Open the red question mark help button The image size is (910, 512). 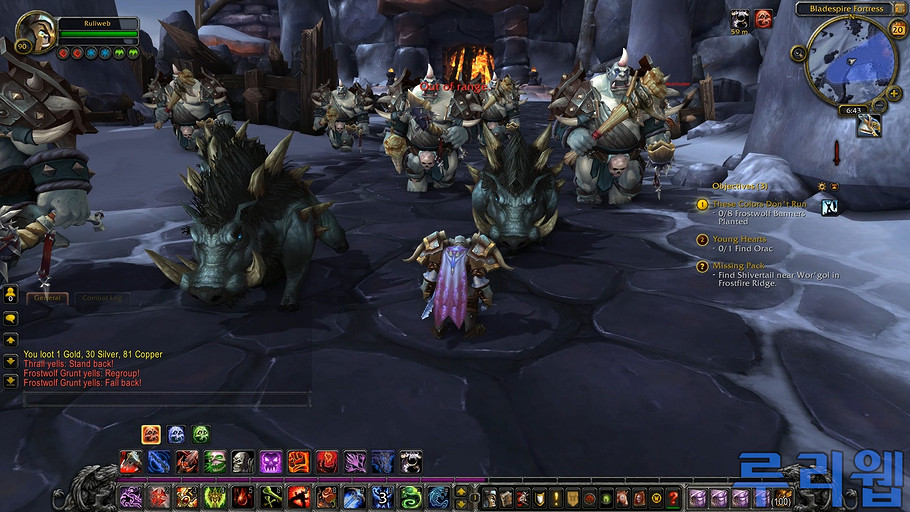pyautogui.click(x=673, y=497)
